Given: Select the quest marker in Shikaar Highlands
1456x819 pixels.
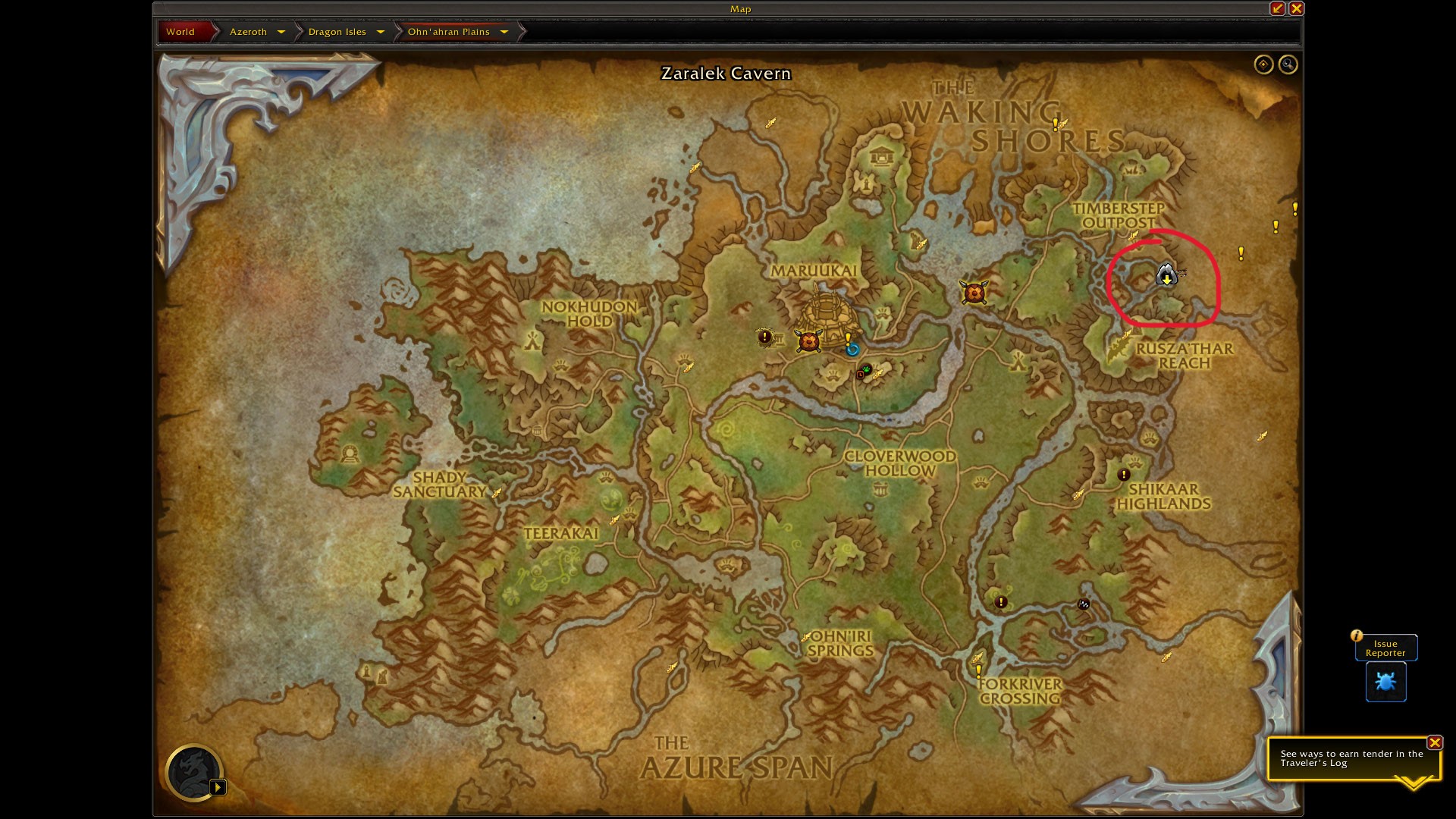Looking at the screenshot, I should (1123, 475).
